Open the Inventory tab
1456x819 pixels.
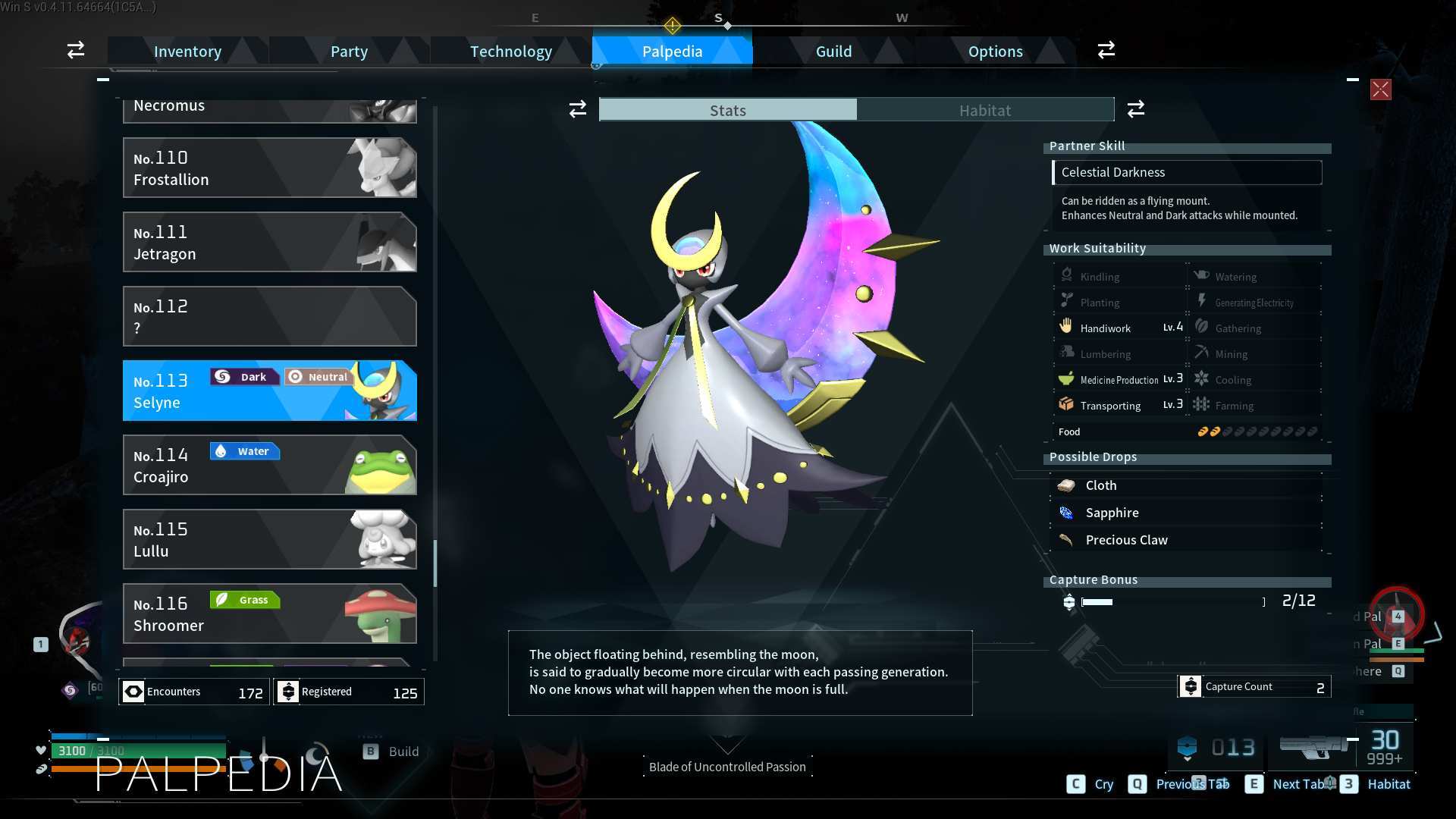coord(187,52)
